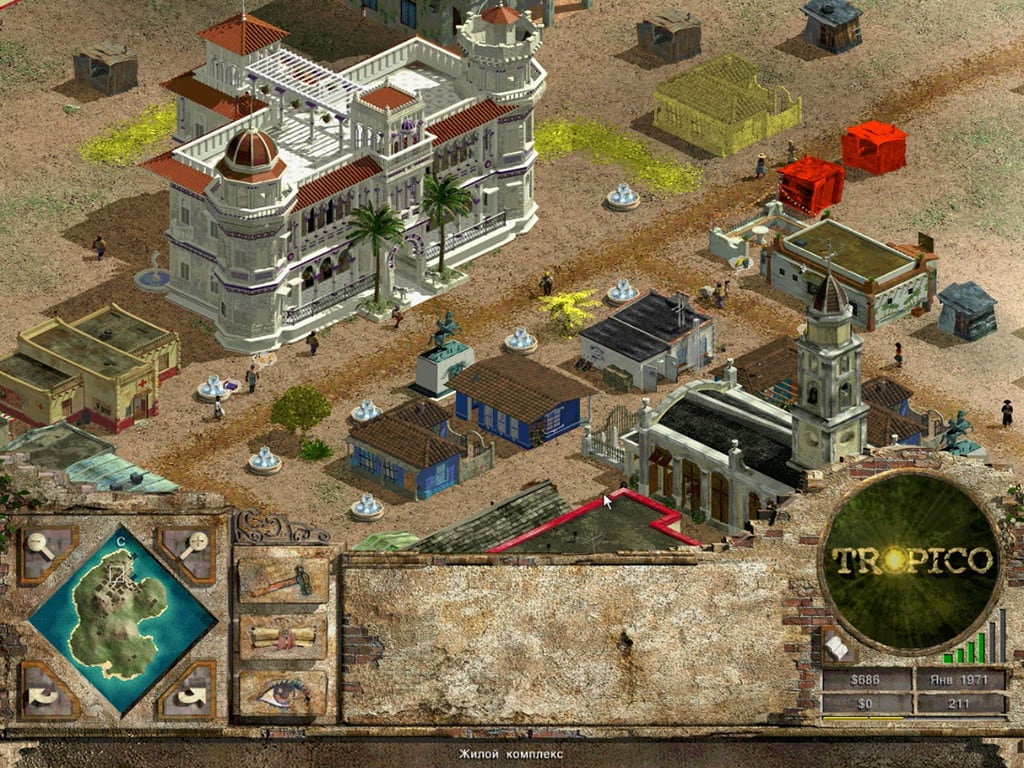Open the build menu with the hammer
The image size is (1024, 768).
coord(284,580)
